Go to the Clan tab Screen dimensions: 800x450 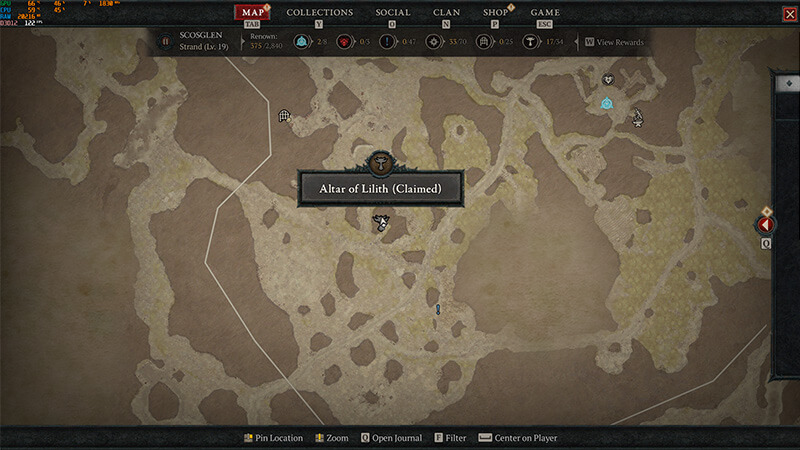[446, 13]
